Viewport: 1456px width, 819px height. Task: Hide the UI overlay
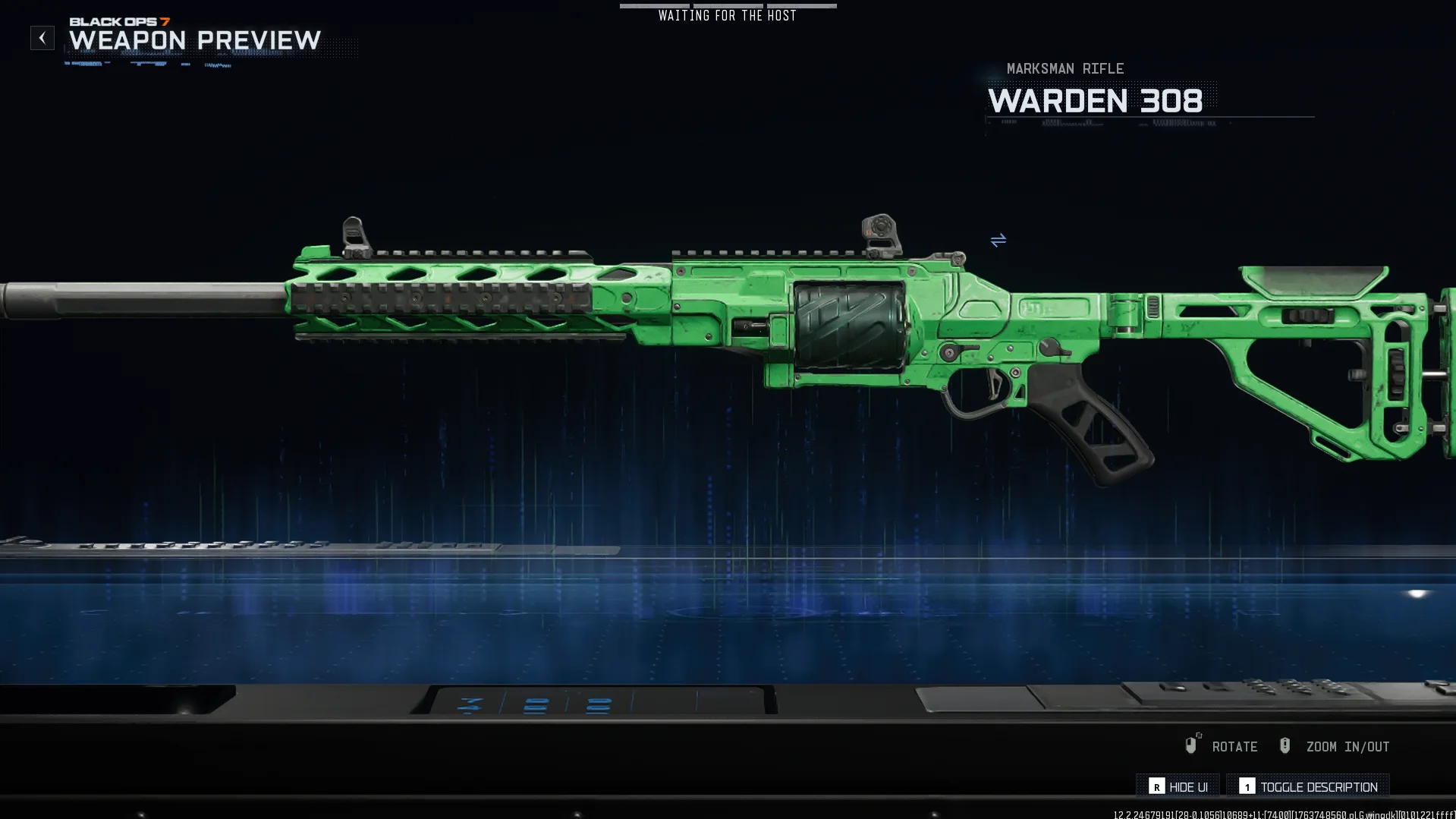[x=1178, y=786]
